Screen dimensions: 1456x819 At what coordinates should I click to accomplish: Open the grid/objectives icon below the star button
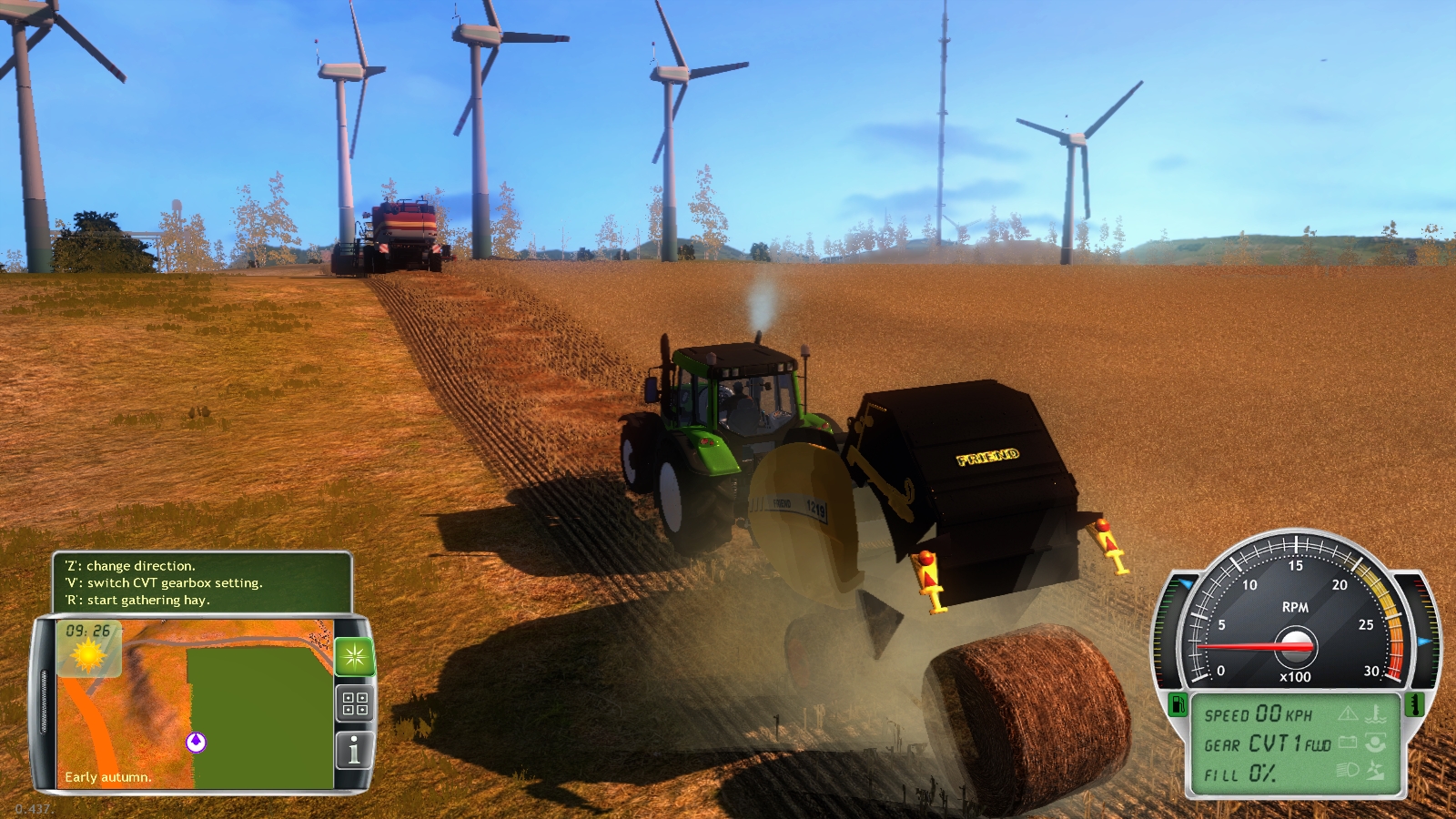(x=354, y=701)
